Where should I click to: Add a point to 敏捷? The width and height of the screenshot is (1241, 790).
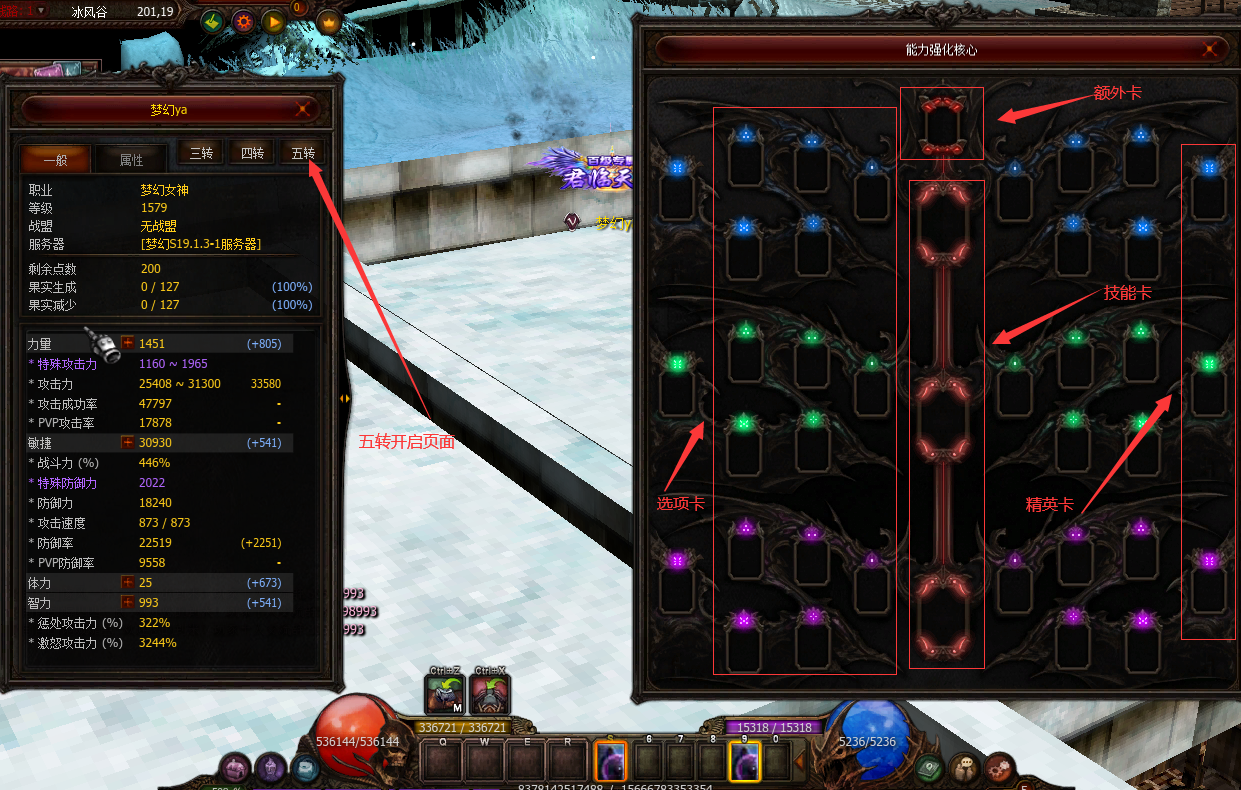[127, 442]
